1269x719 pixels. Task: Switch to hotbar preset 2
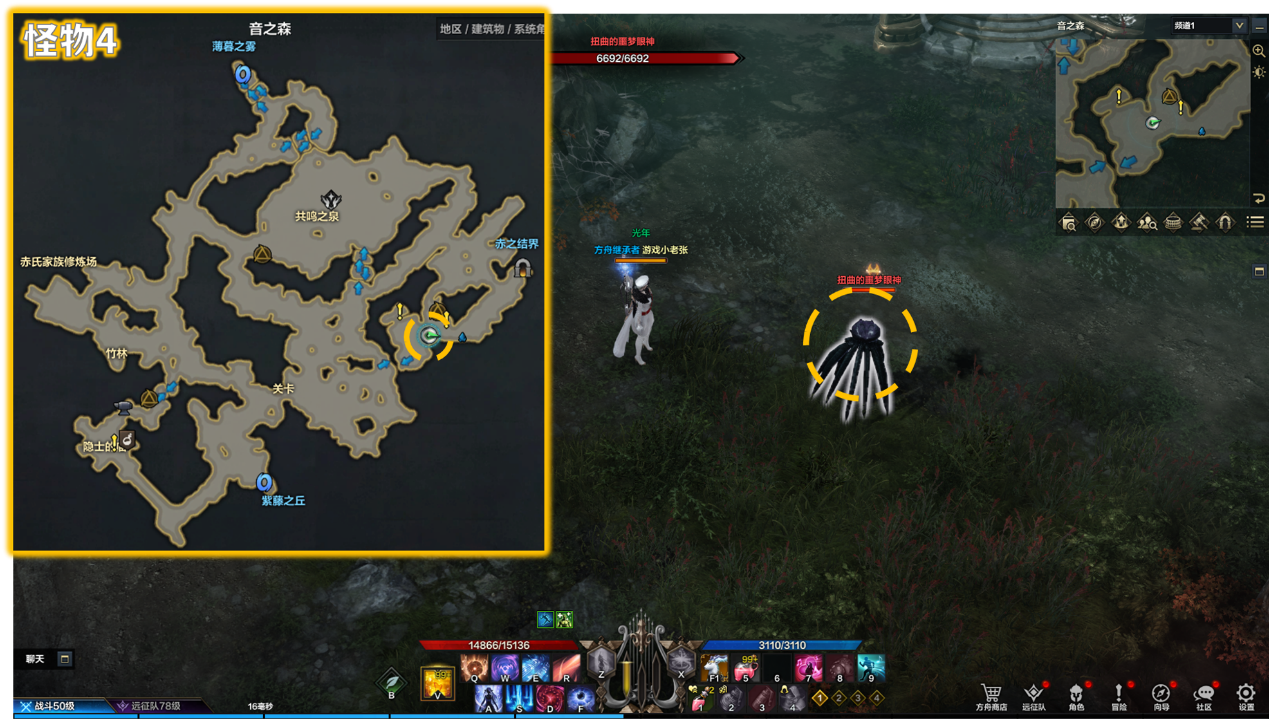point(839,698)
